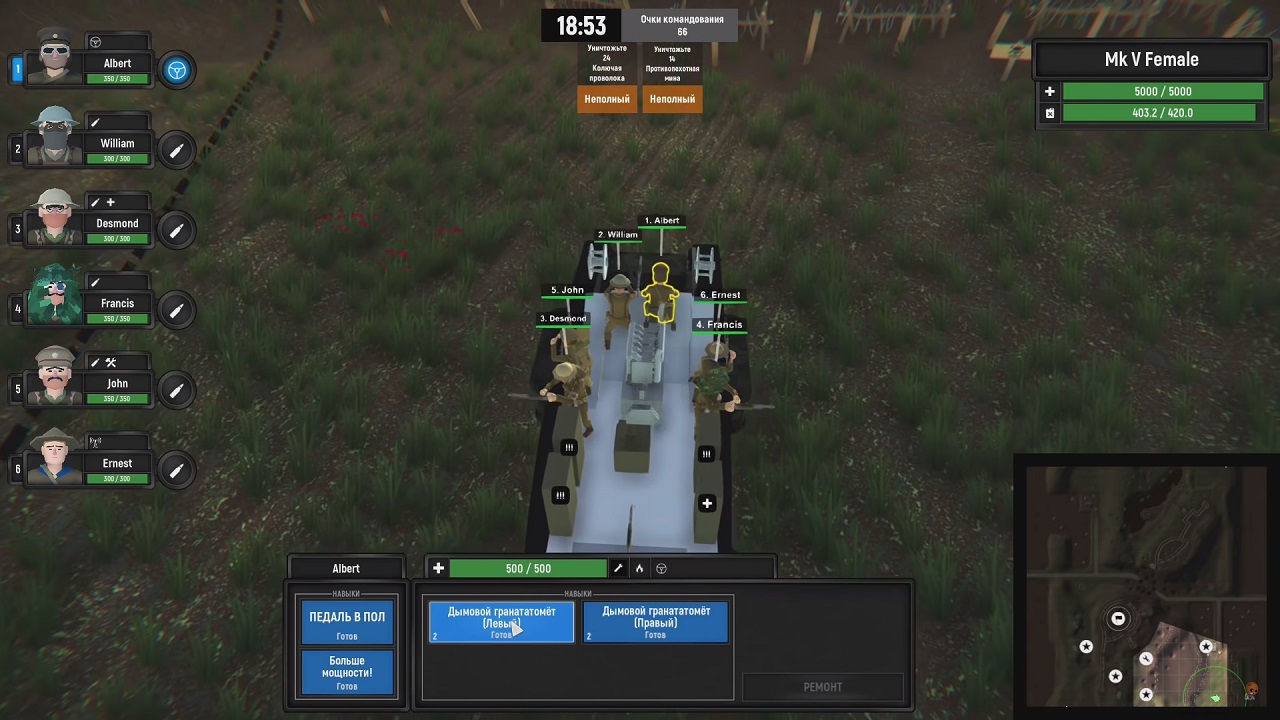1280x720 pixels.
Task: Click the wrench button next to William
Action: [177, 150]
